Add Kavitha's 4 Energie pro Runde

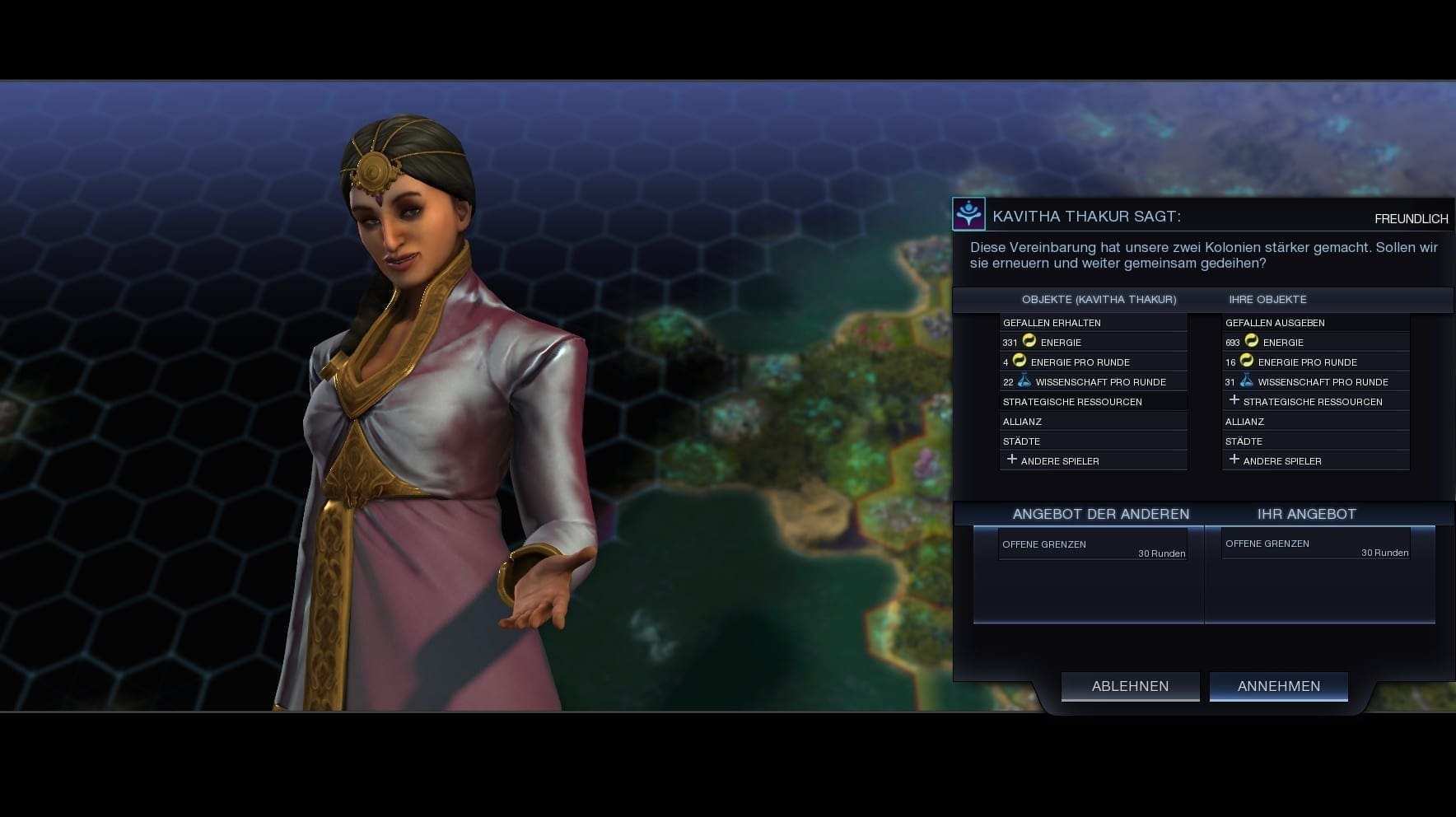1093,362
